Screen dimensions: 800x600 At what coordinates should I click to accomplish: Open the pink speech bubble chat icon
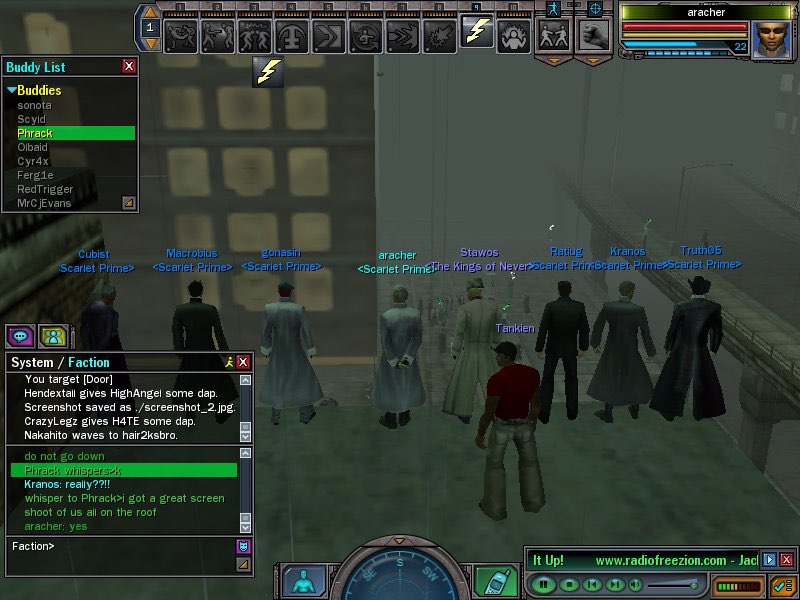point(20,336)
